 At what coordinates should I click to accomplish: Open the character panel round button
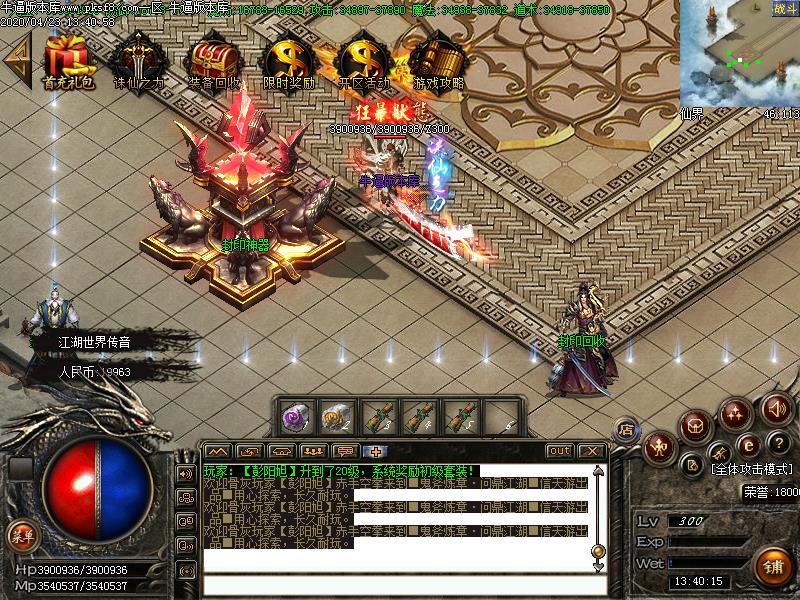(659, 447)
